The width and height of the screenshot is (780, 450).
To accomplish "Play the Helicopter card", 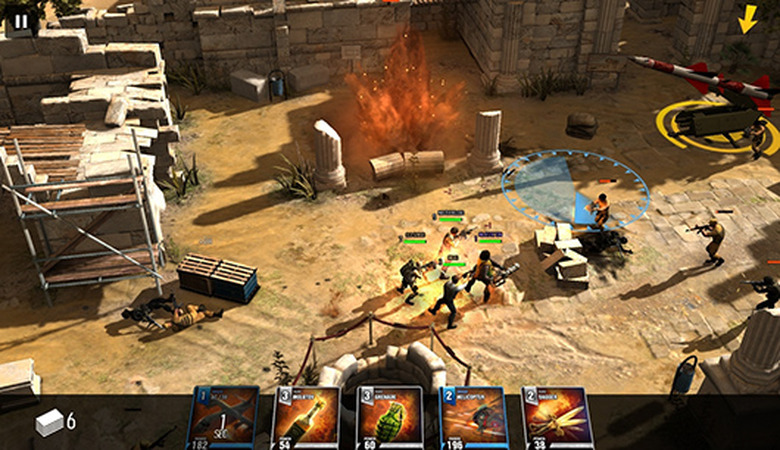I will [x=473, y=418].
